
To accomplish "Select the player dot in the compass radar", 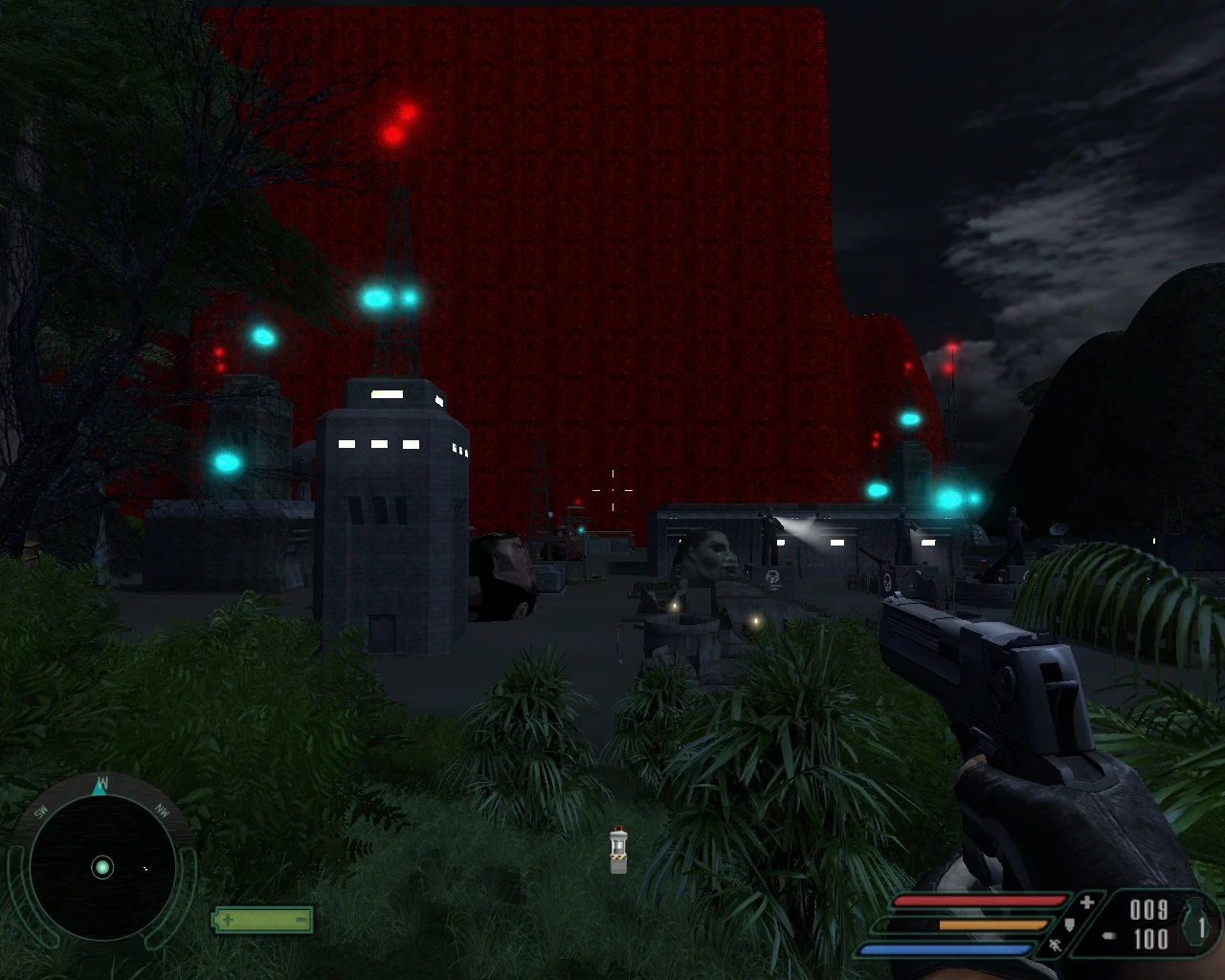I will [102, 867].
